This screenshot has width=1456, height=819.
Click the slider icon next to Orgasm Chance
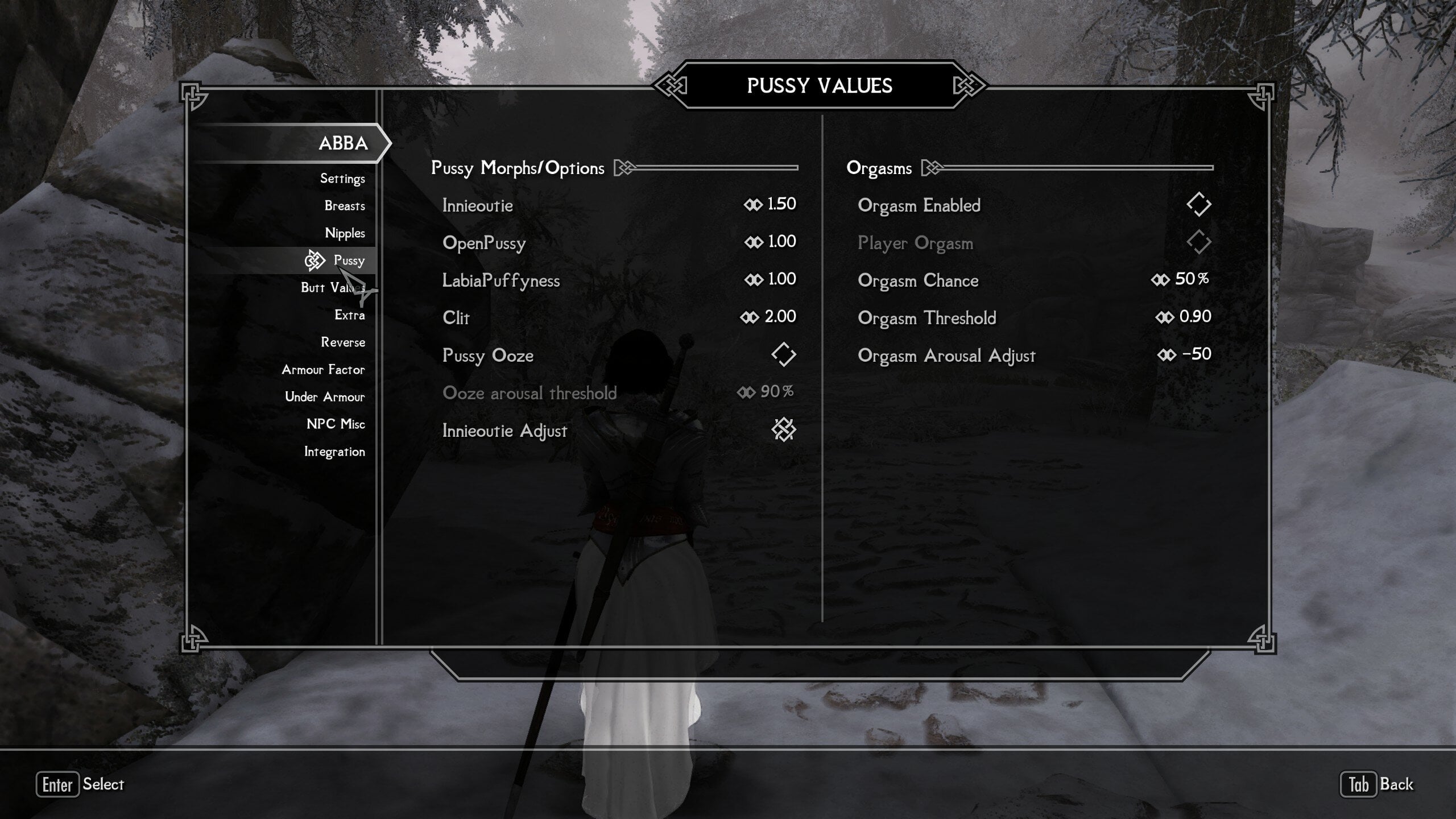pos(1160,278)
